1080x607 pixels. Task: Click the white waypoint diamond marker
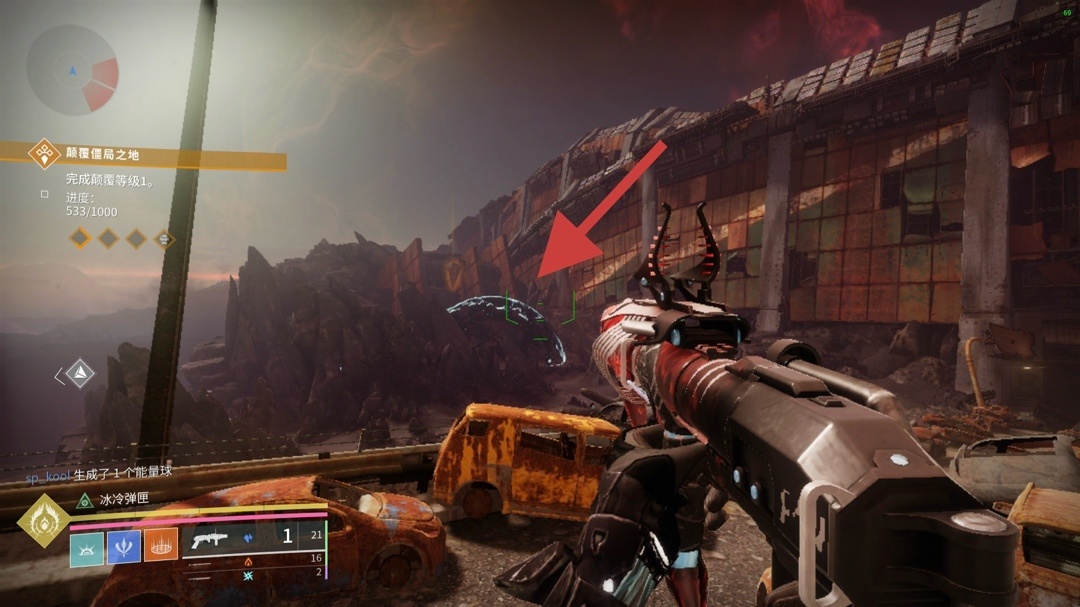(x=80, y=374)
